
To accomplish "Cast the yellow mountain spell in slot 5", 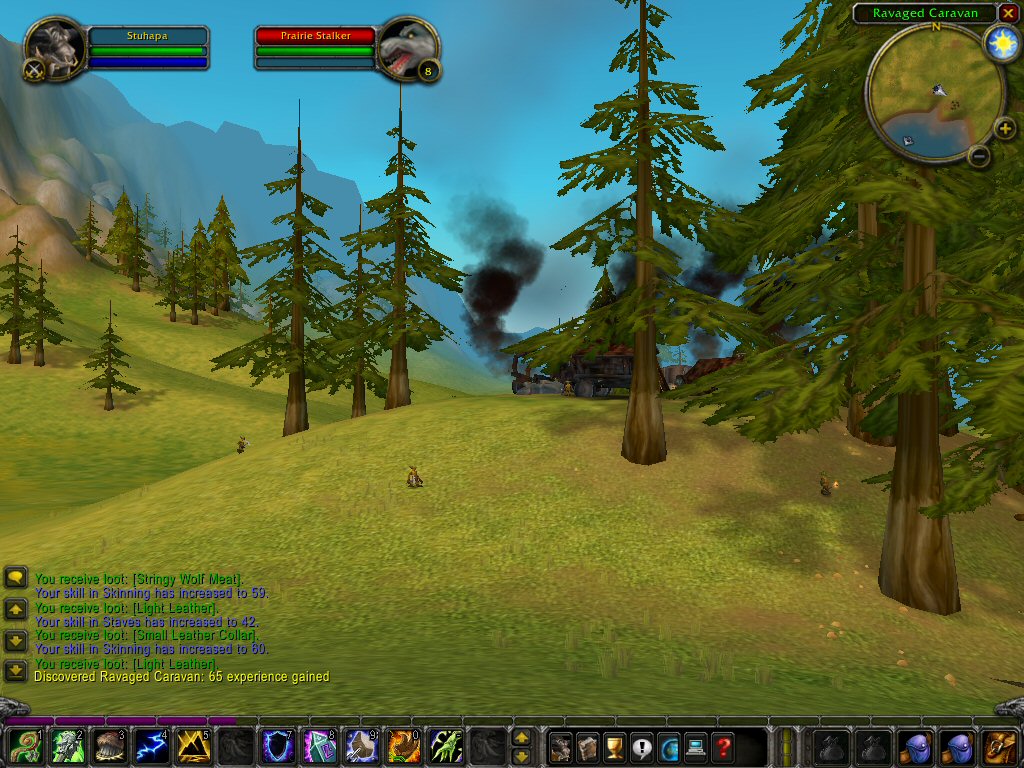I will 193,746.
